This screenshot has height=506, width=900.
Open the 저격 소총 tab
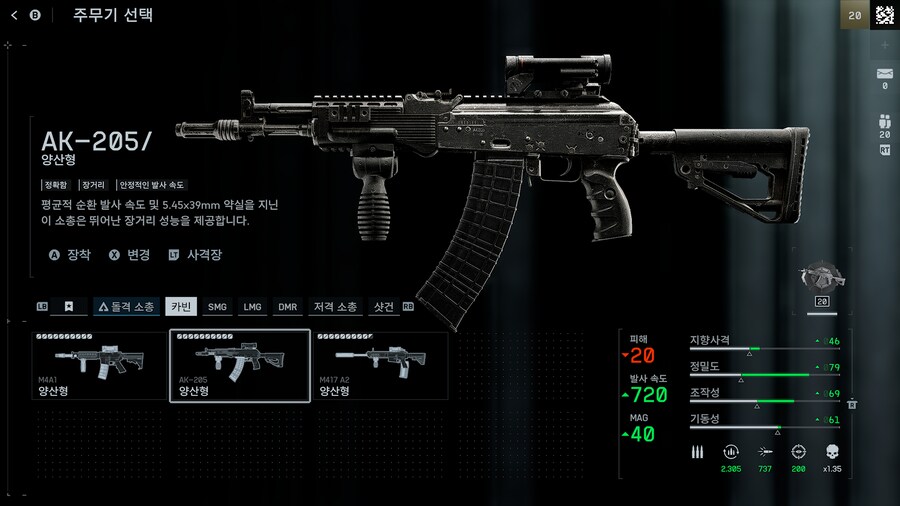[335, 307]
